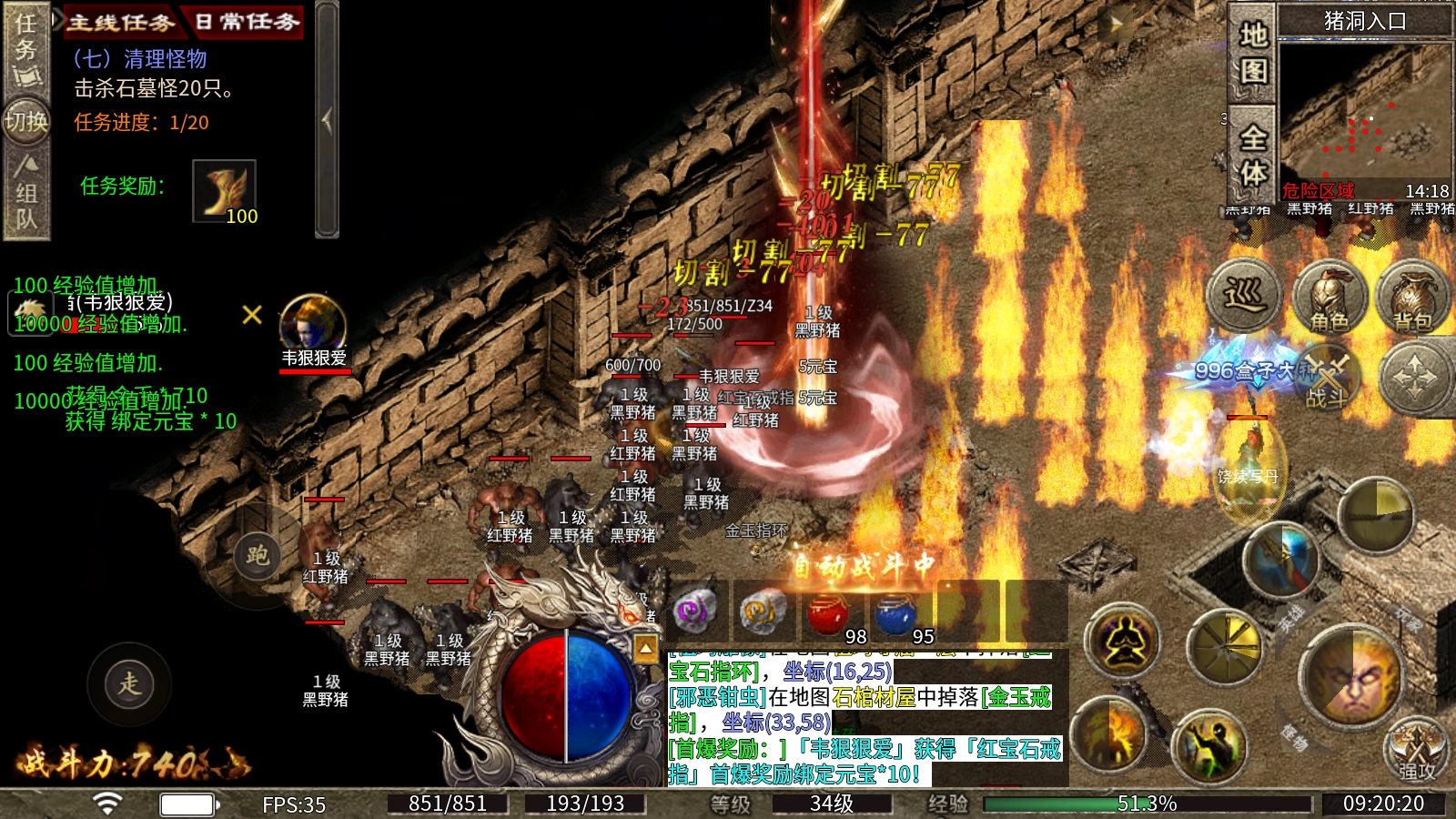Use the blue mana potion slot
This screenshot has width=1456, height=819.
coord(896,612)
